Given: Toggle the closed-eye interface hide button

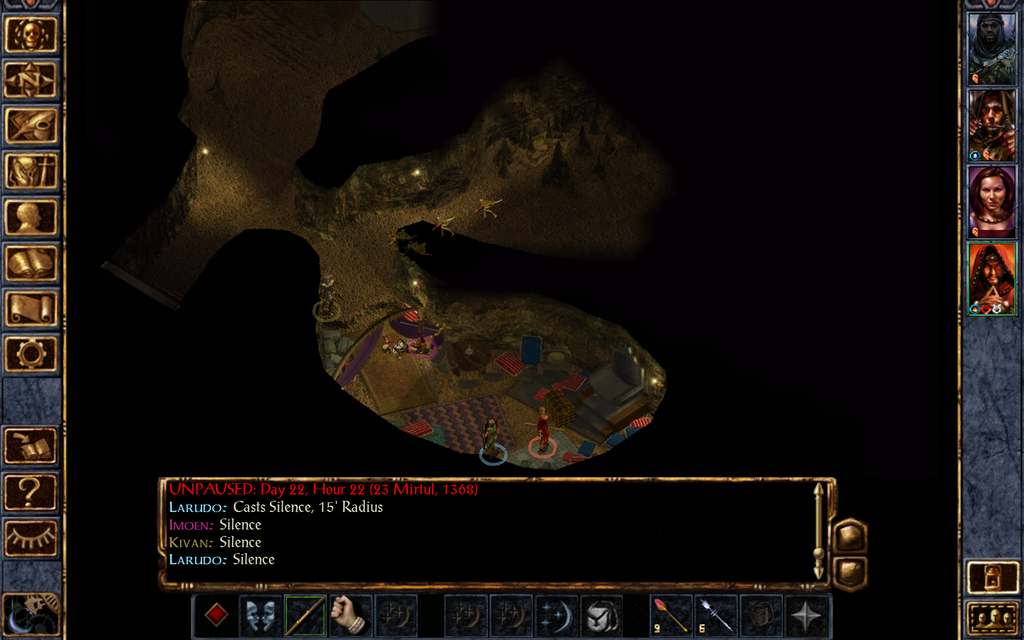Looking at the screenshot, I should [31, 537].
